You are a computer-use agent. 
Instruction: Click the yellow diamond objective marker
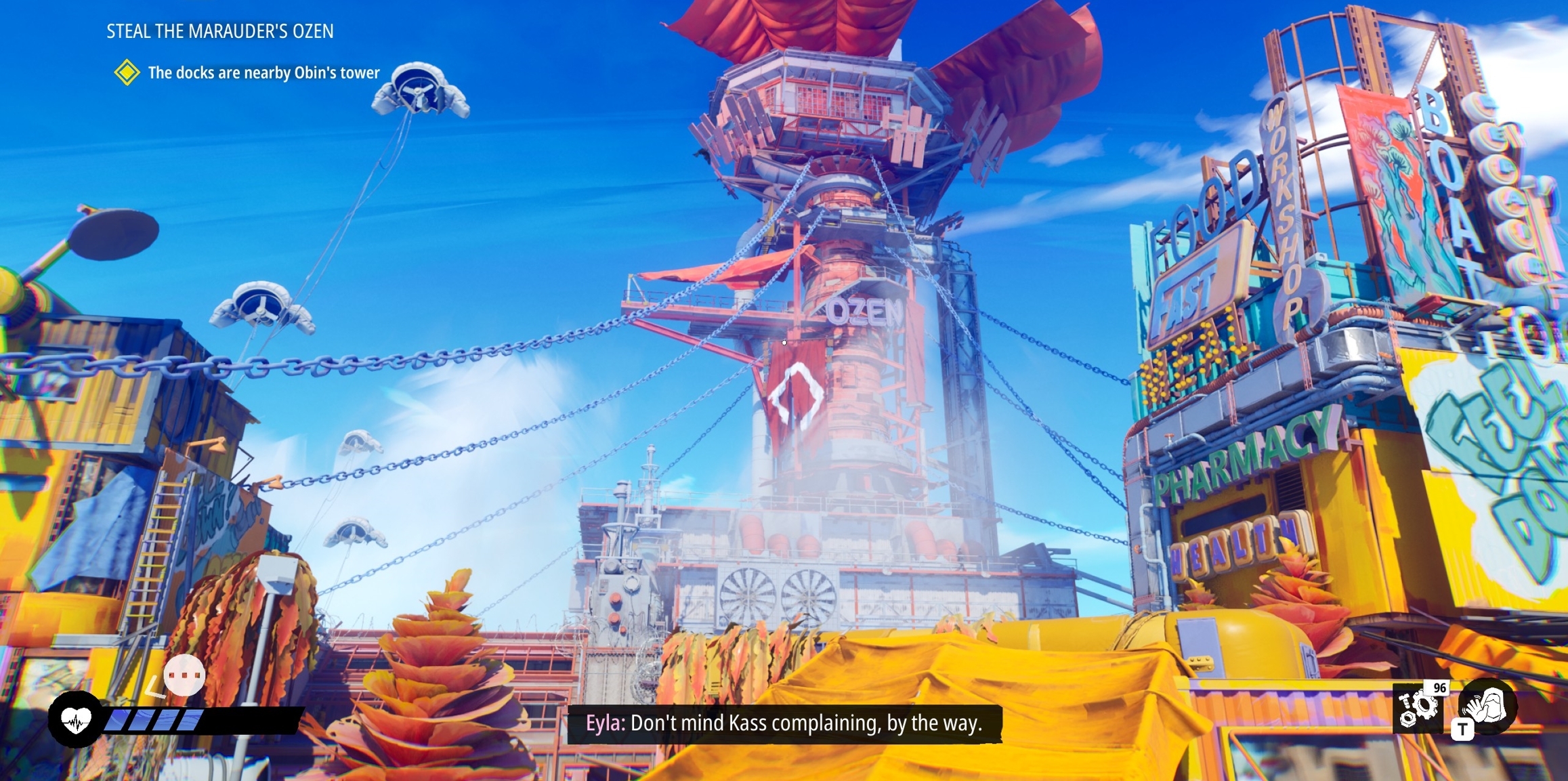(x=127, y=72)
